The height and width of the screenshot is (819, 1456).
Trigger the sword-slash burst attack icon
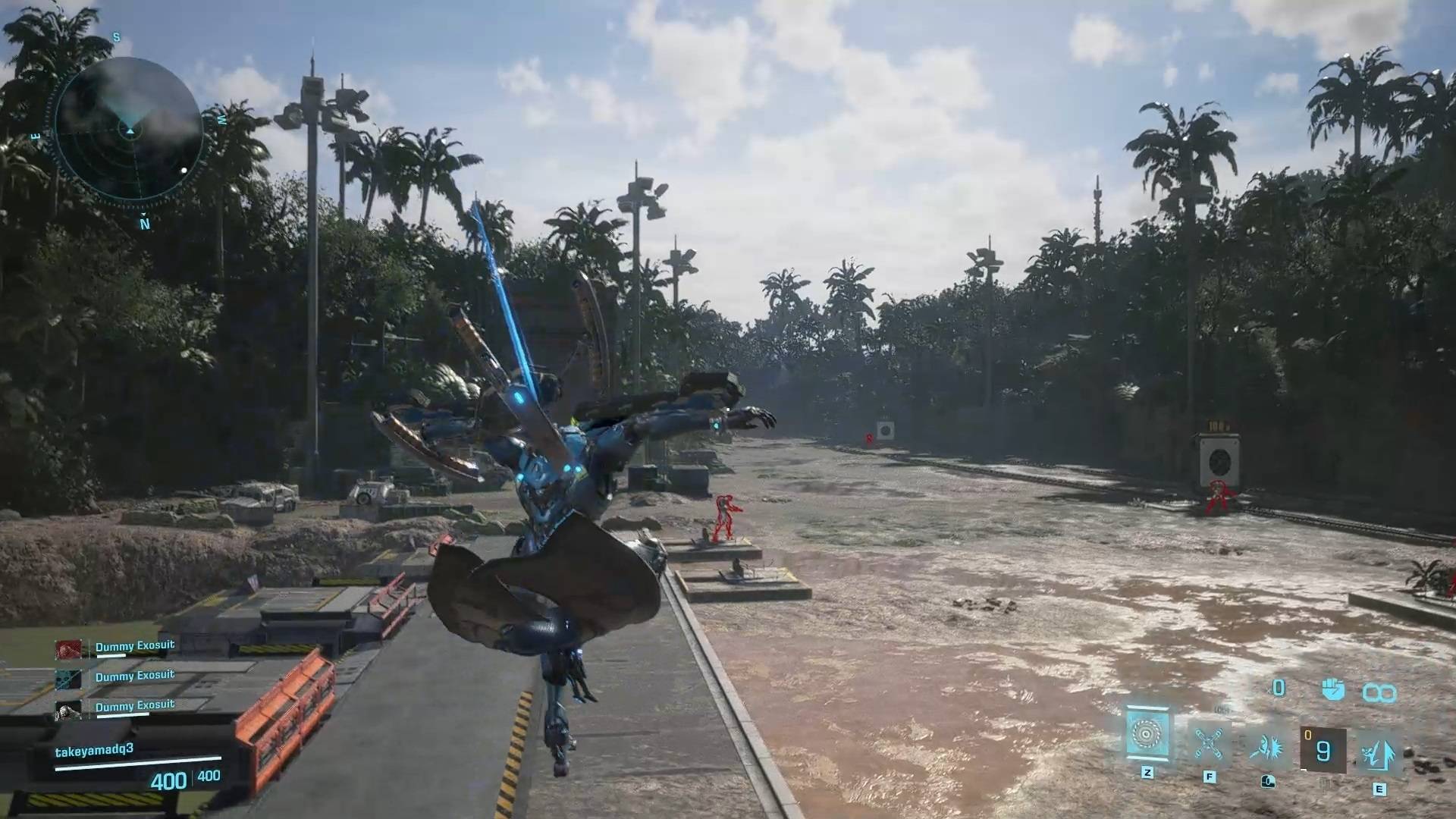pyautogui.click(x=1266, y=747)
